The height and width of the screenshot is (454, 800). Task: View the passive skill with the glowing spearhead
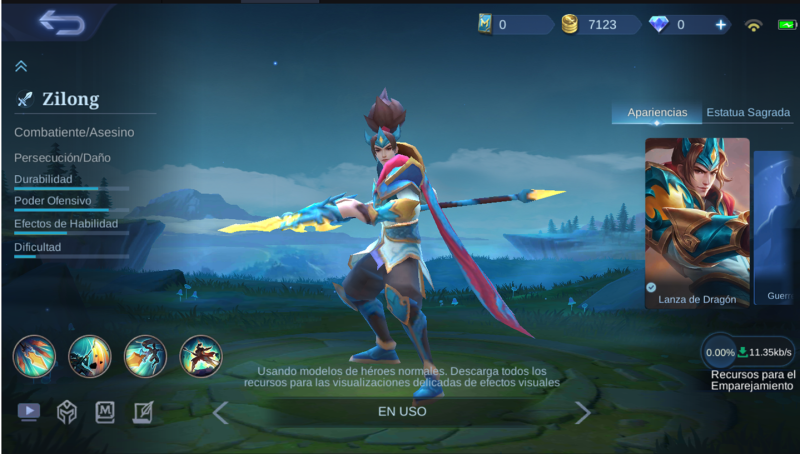point(33,356)
